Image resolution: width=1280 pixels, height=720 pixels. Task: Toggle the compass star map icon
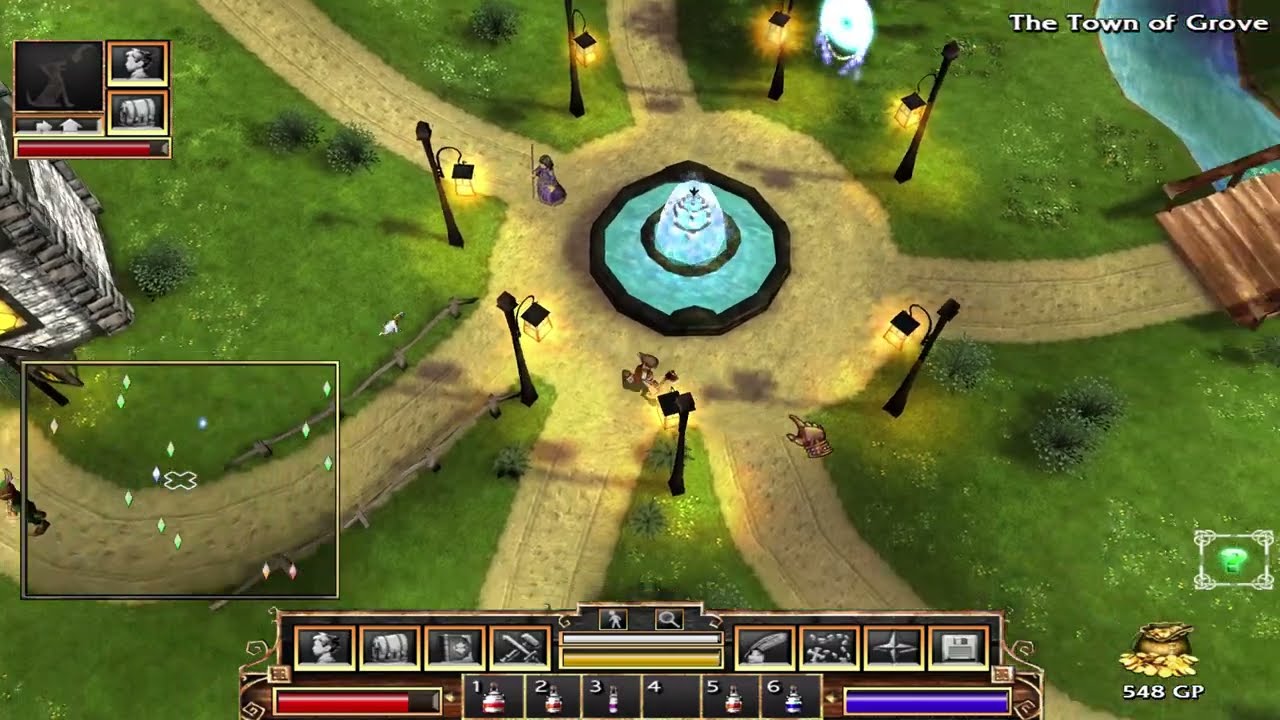click(894, 648)
